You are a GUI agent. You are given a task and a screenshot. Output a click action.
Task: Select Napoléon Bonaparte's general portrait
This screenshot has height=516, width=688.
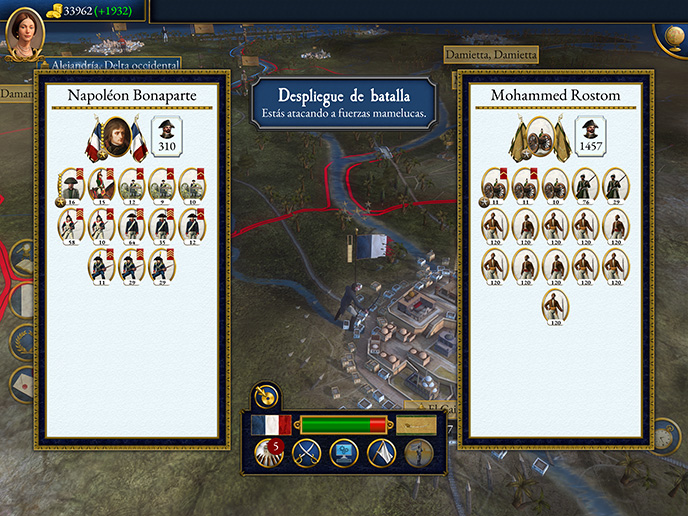116,138
